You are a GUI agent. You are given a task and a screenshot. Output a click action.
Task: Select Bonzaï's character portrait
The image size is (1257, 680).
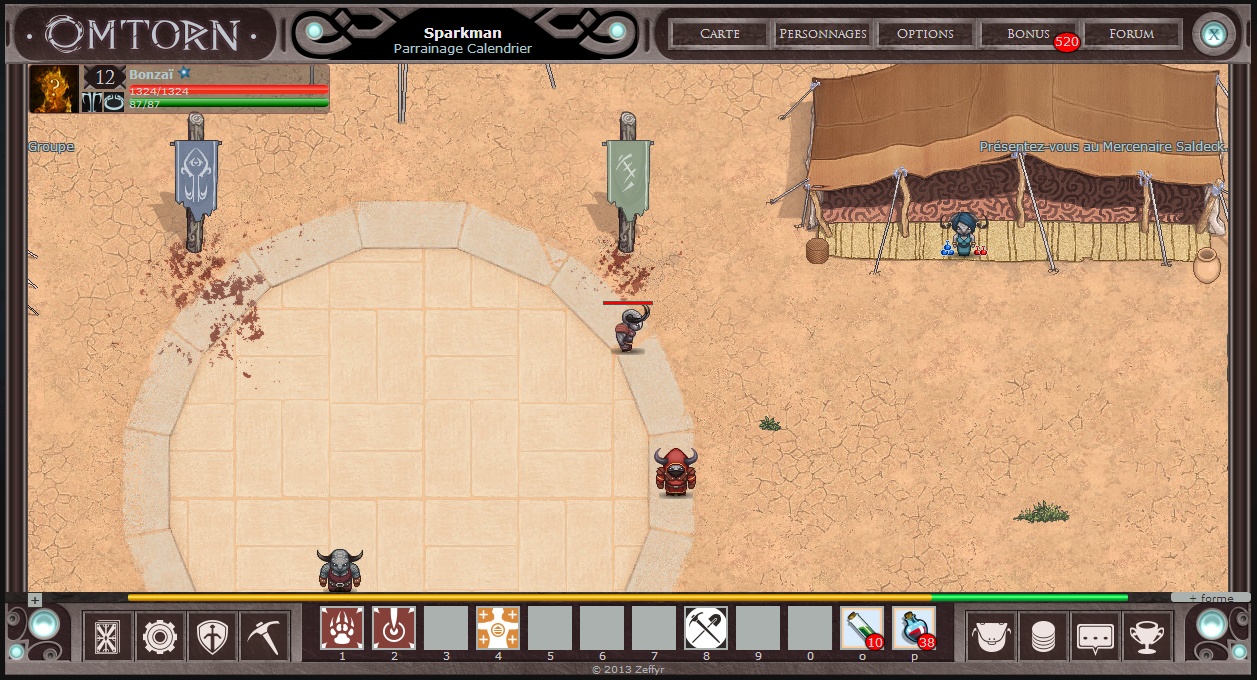[x=54, y=89]
